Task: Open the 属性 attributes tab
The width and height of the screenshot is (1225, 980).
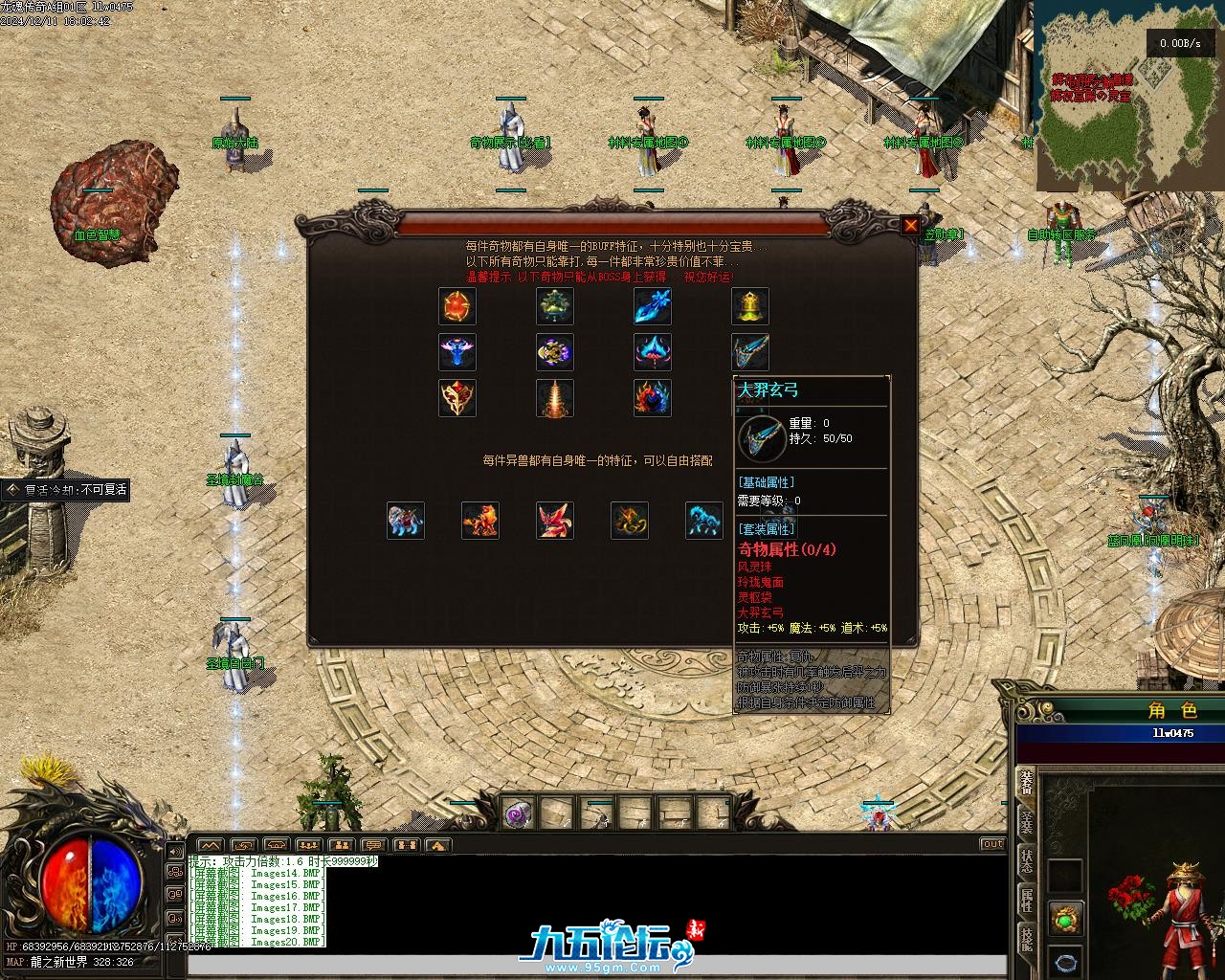Action: coord(1026,900)
